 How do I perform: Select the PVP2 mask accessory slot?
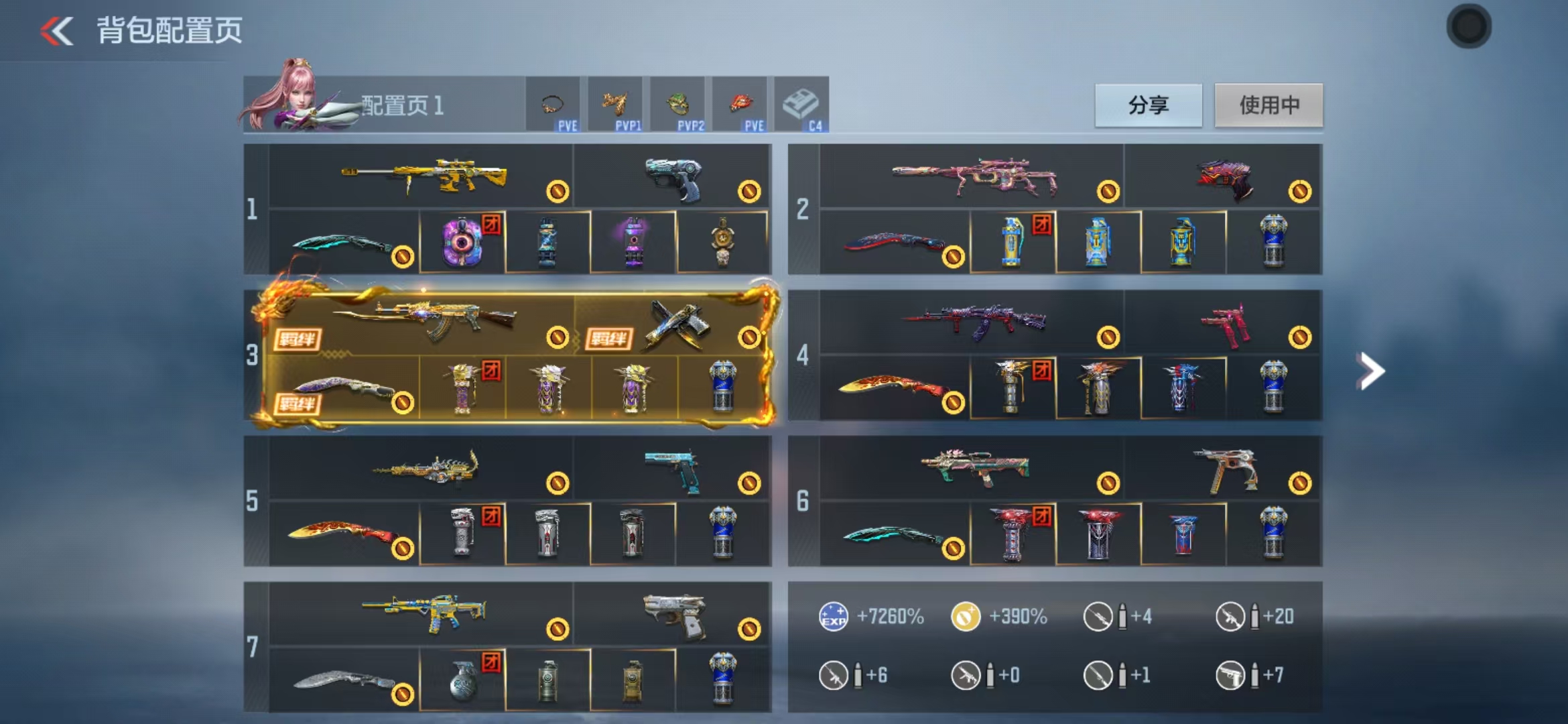pyautogui.click(x=677, y=105)
